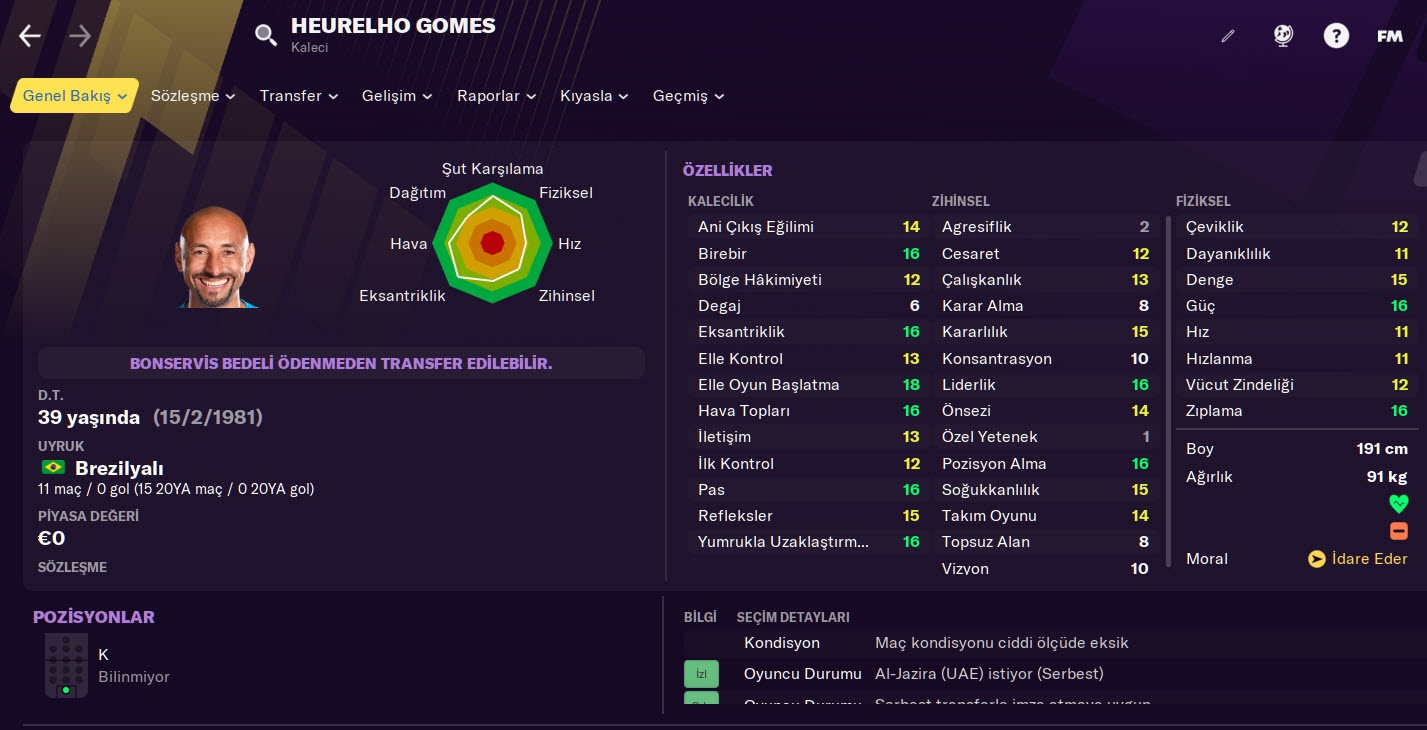Go back with the left arrow
Image resolution: width=1427 pixels, height=730 pixels.
click(30, 37)
